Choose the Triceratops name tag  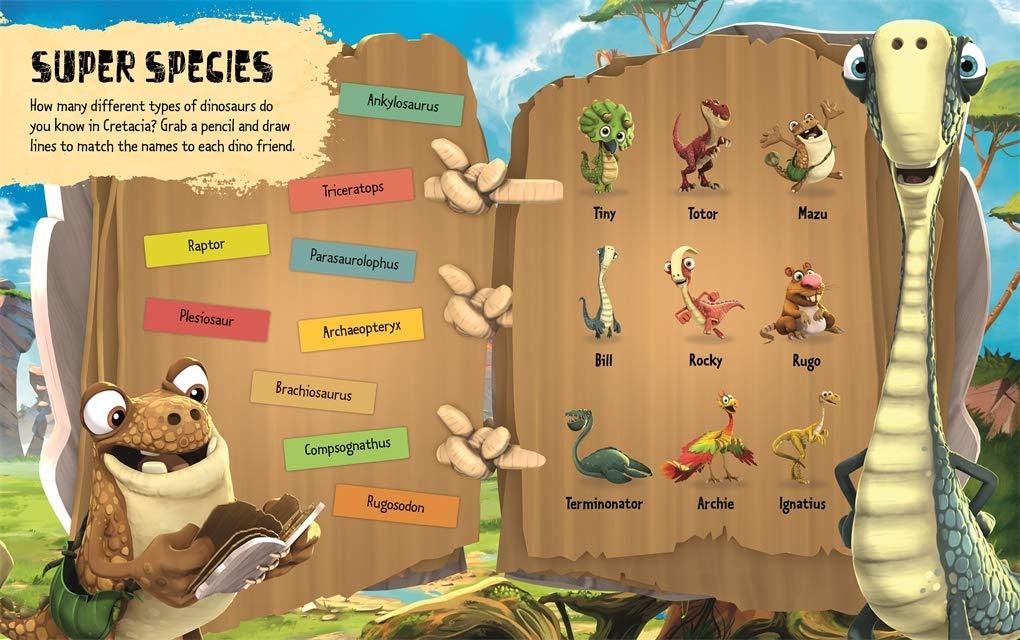click(x=351, y=189)
